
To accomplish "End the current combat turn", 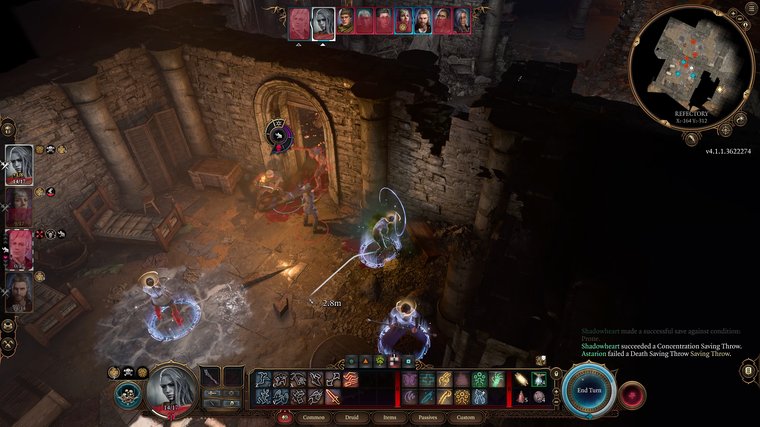I will pos(588,391).
